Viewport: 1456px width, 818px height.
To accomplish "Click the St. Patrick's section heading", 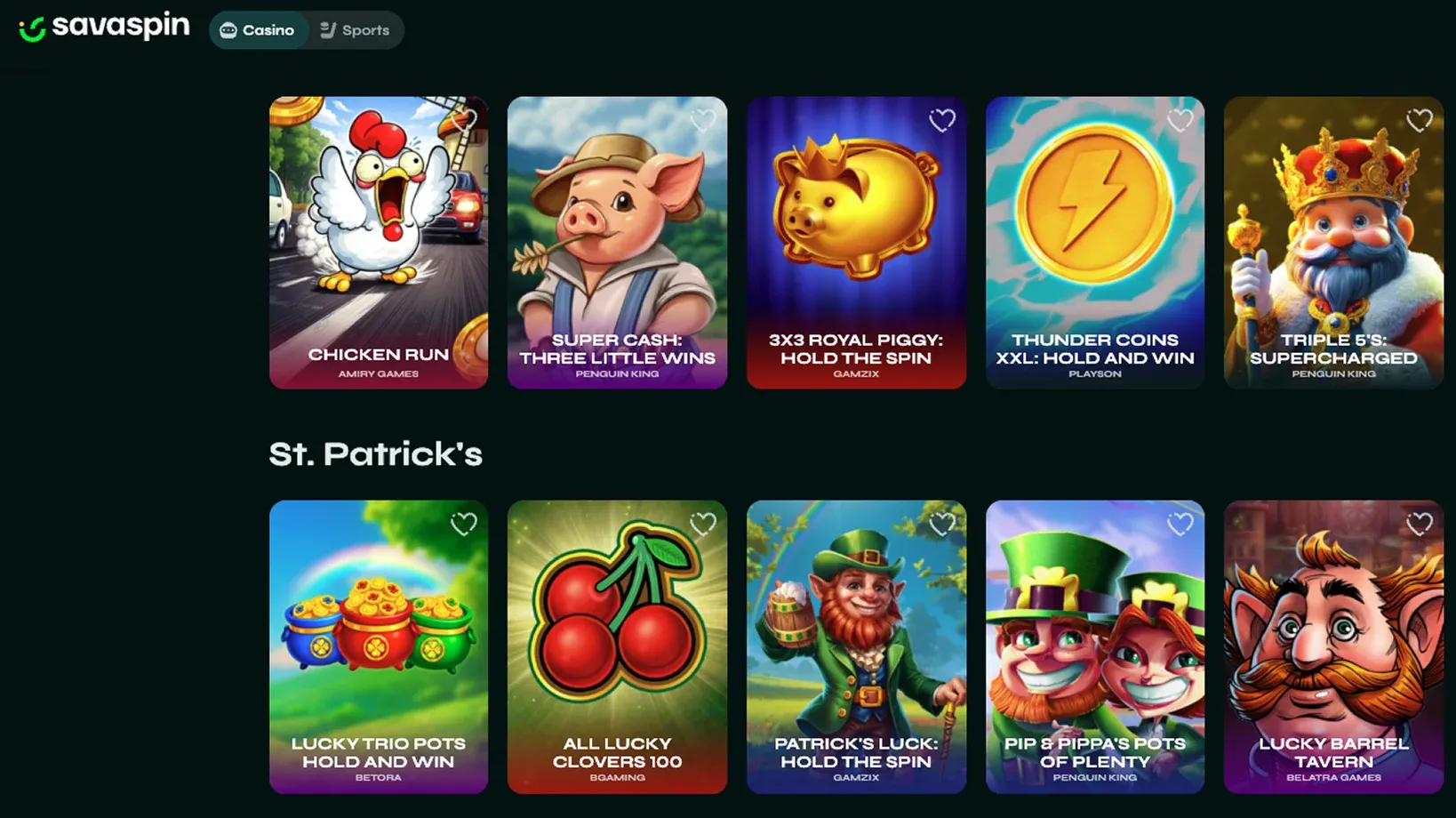I will point(375,454).
